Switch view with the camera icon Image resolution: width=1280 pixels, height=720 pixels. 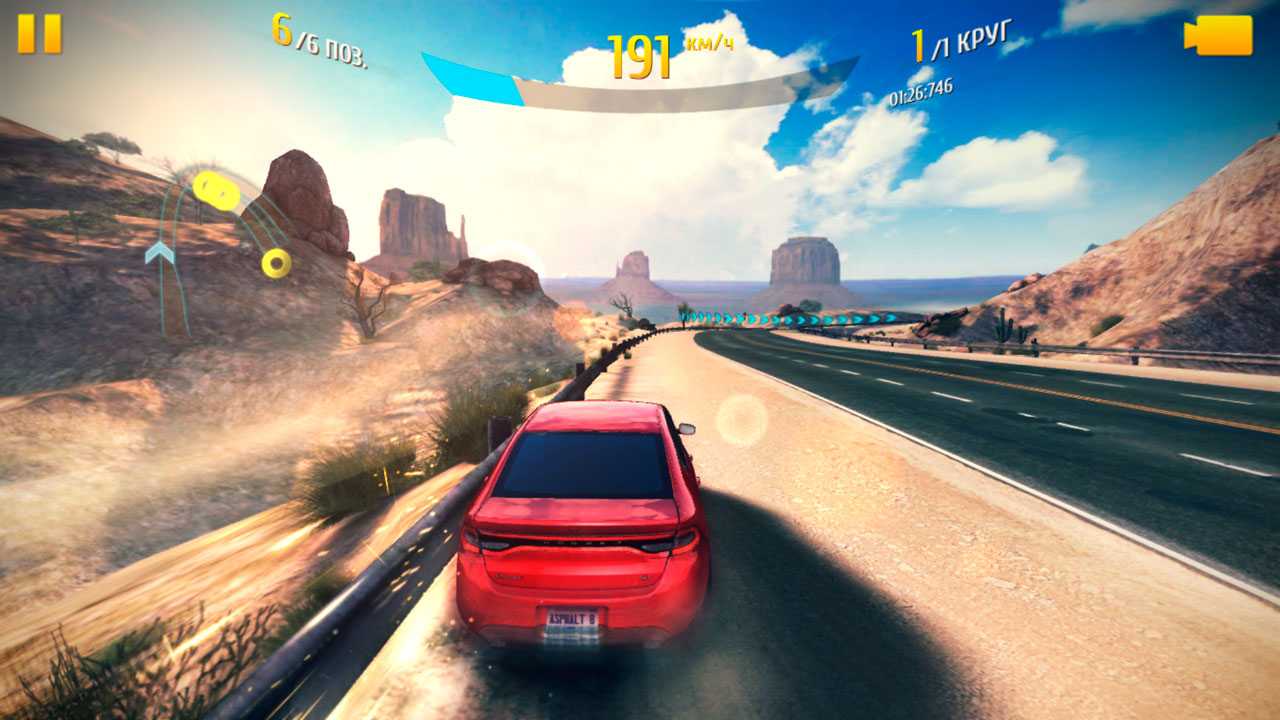tap(1218, 35)
